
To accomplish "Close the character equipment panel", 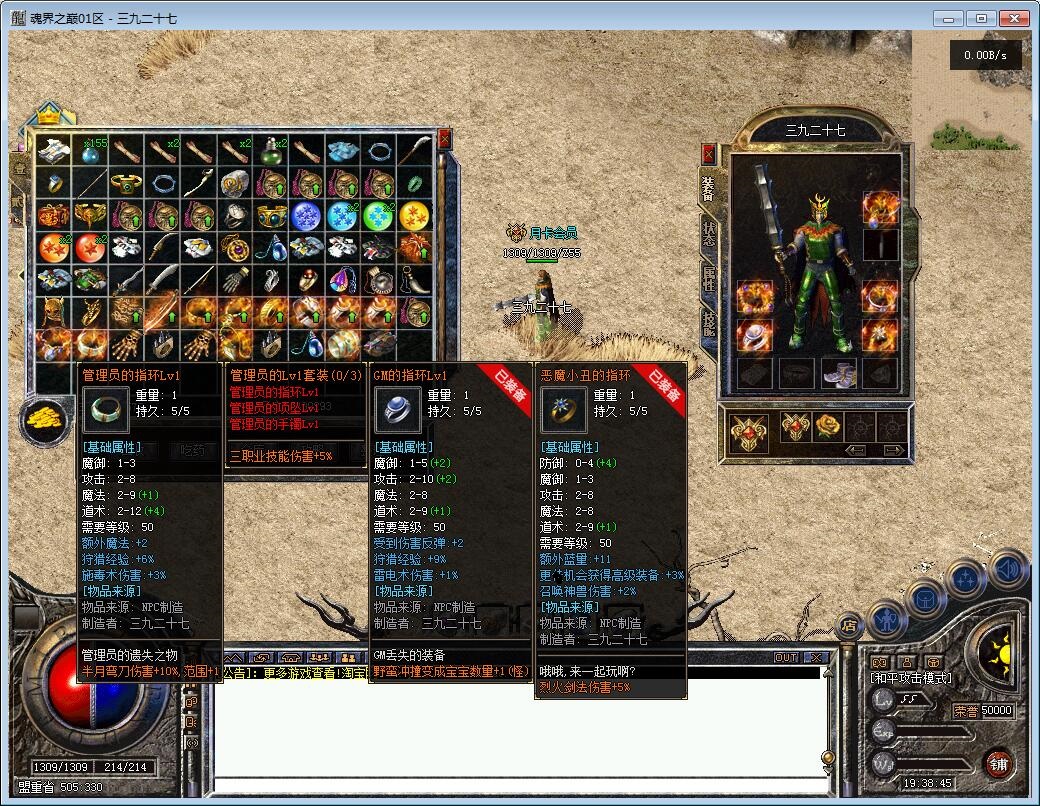I will point(709,154).
